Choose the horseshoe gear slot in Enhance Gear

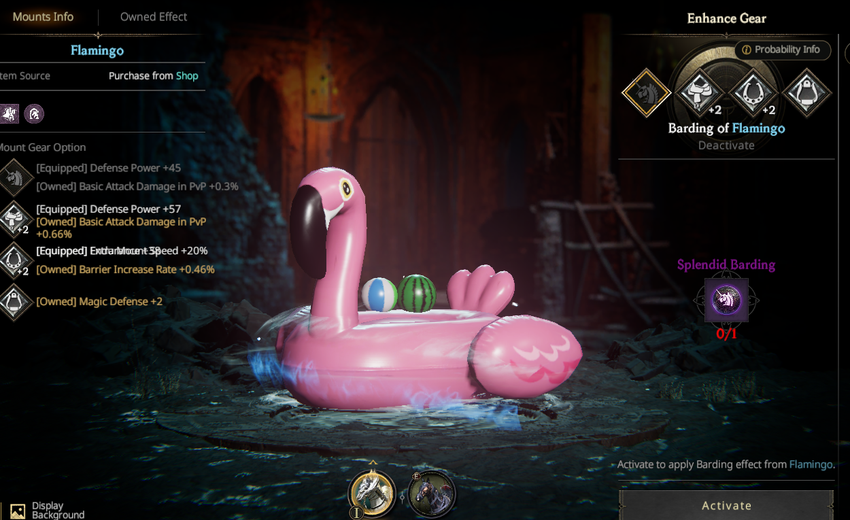tap(752, 93)
